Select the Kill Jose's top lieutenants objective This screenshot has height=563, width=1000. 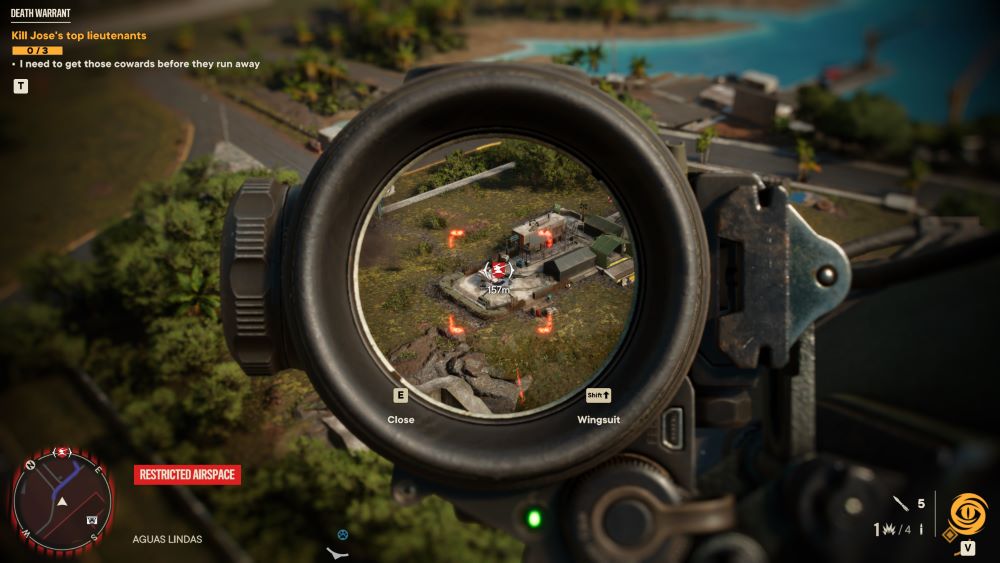tap(79, 35)
